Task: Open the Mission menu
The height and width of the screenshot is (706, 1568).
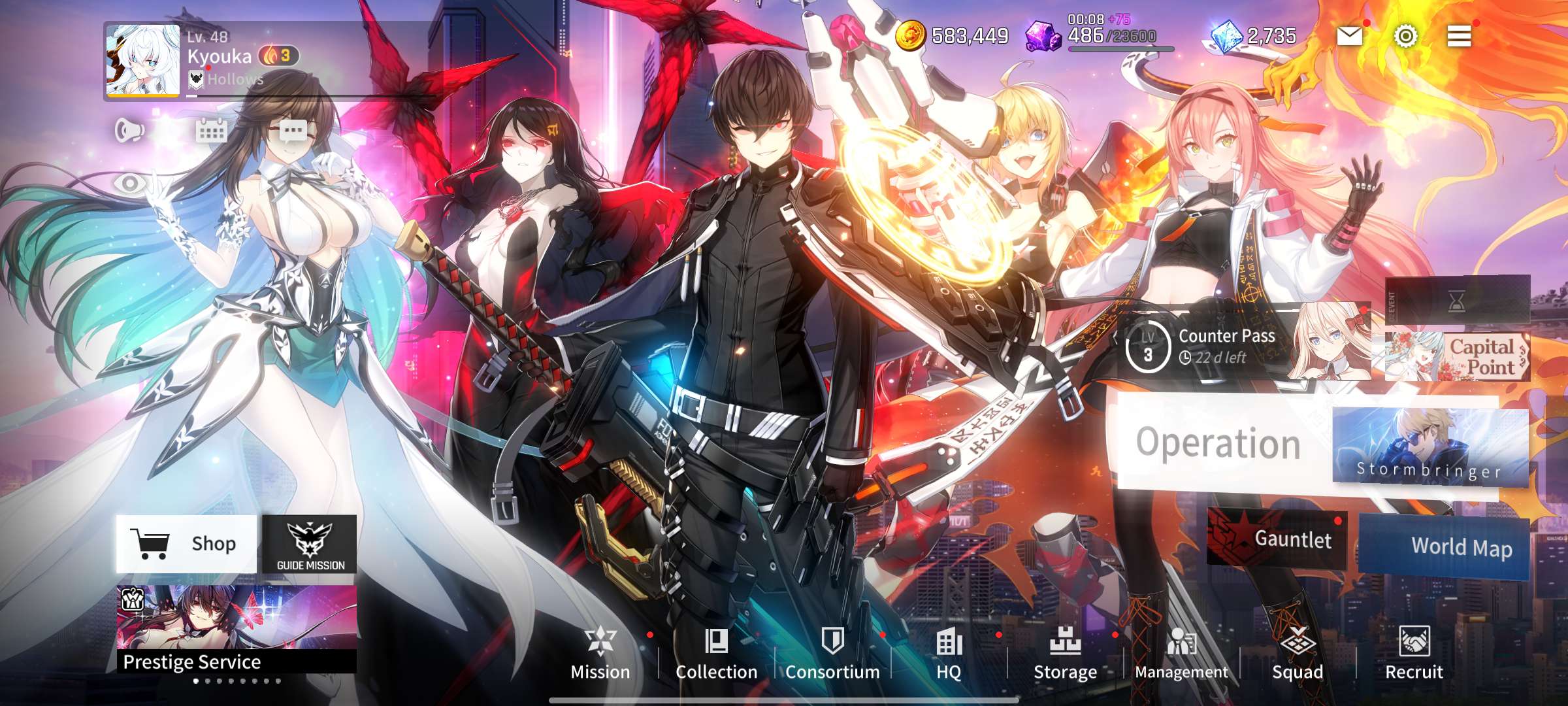Action: coord(600,654)
